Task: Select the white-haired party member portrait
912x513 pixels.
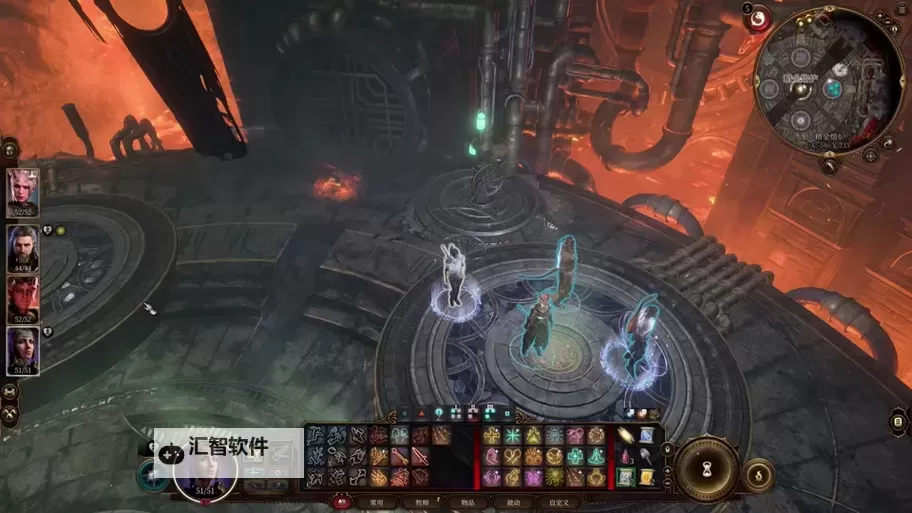Action: point(22,189)
